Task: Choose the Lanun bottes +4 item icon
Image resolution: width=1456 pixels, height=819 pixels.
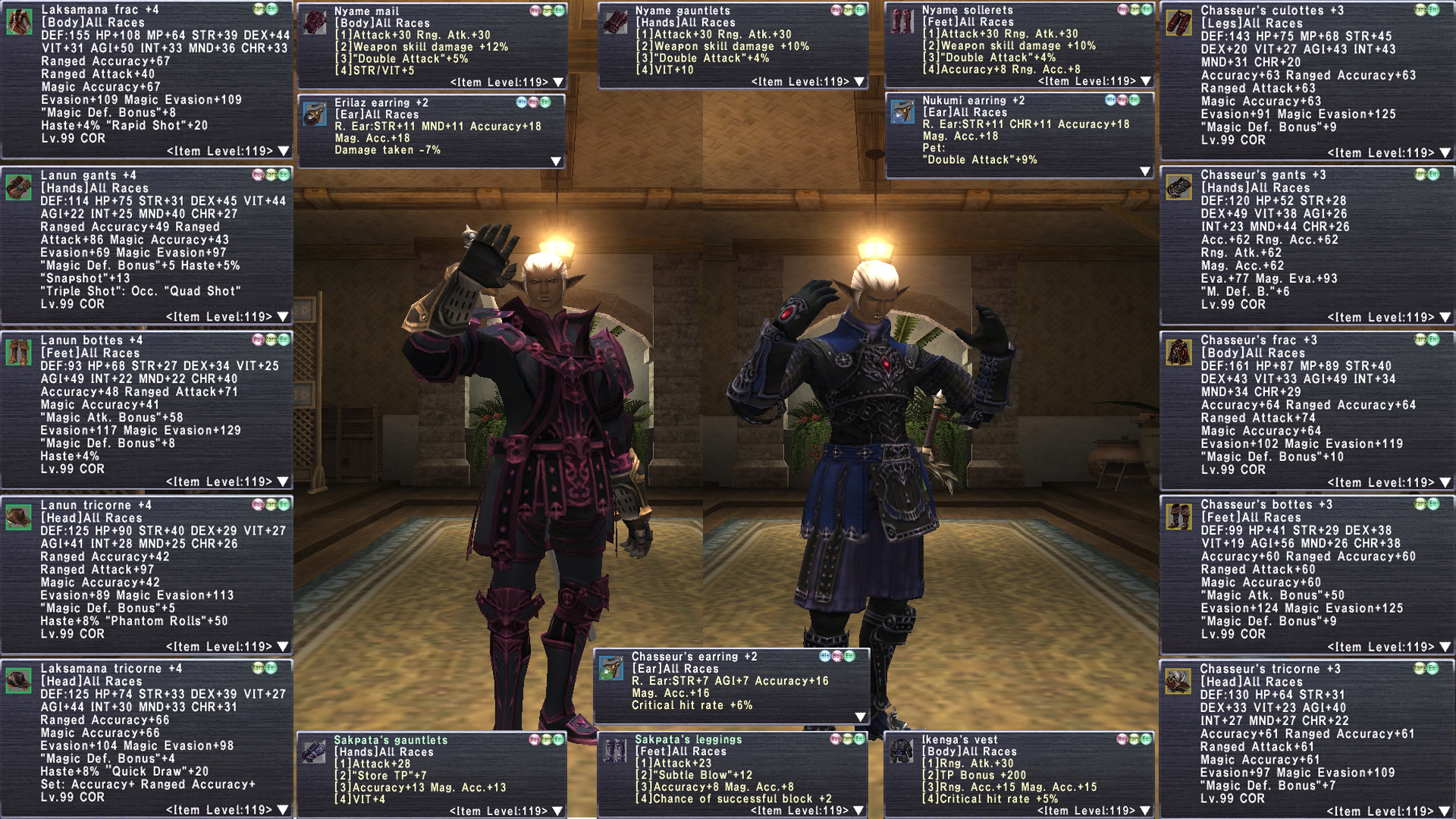Action: 19,352
